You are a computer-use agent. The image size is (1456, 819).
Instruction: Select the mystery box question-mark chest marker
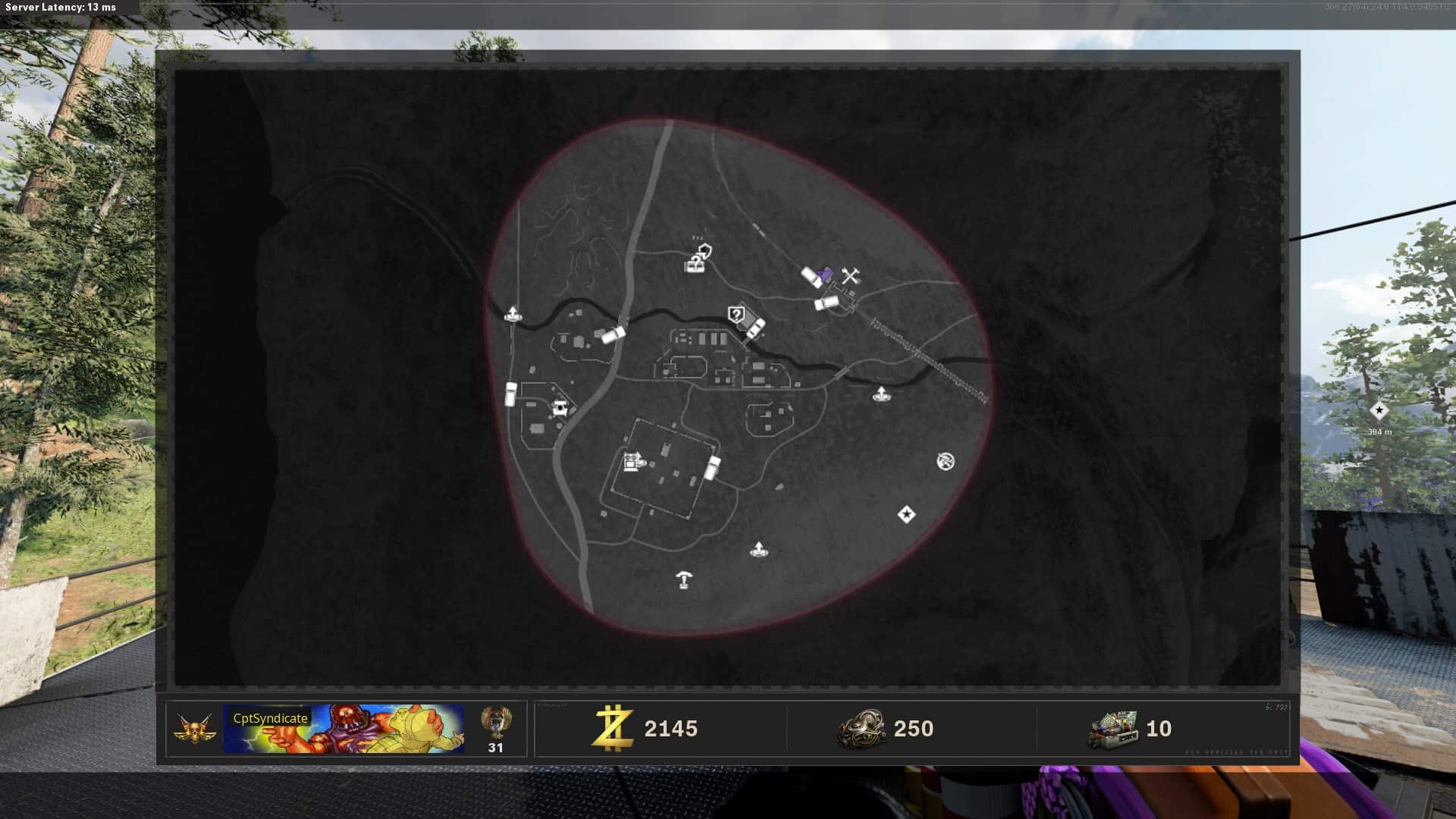click(x=694, y=265)
